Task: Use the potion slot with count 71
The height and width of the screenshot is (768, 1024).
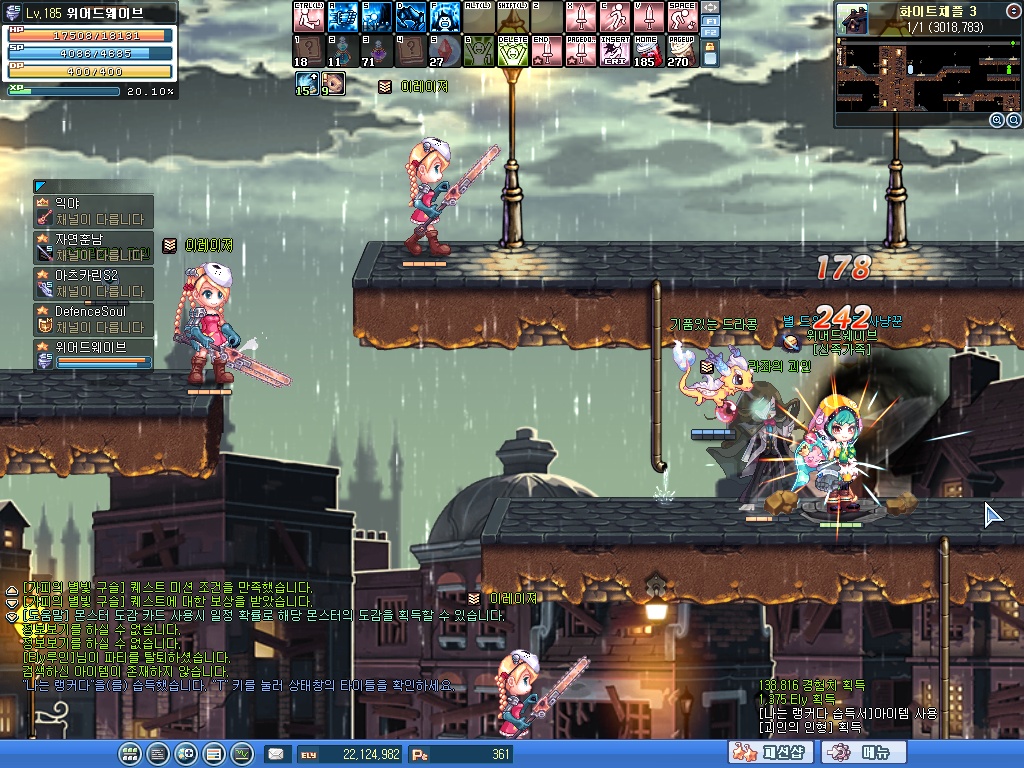Action: [x=375, y=51]
